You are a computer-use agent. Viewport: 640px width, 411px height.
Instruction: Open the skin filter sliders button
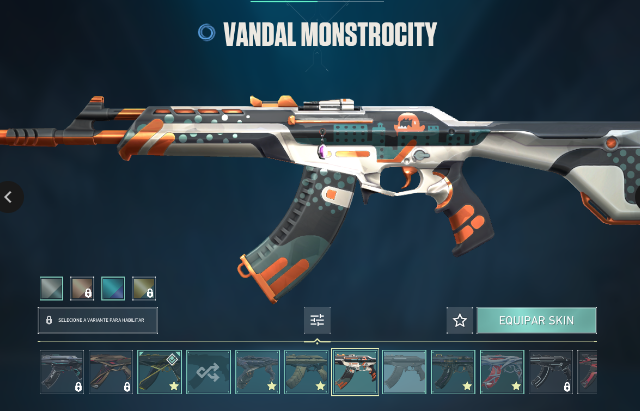pos(317,320)
